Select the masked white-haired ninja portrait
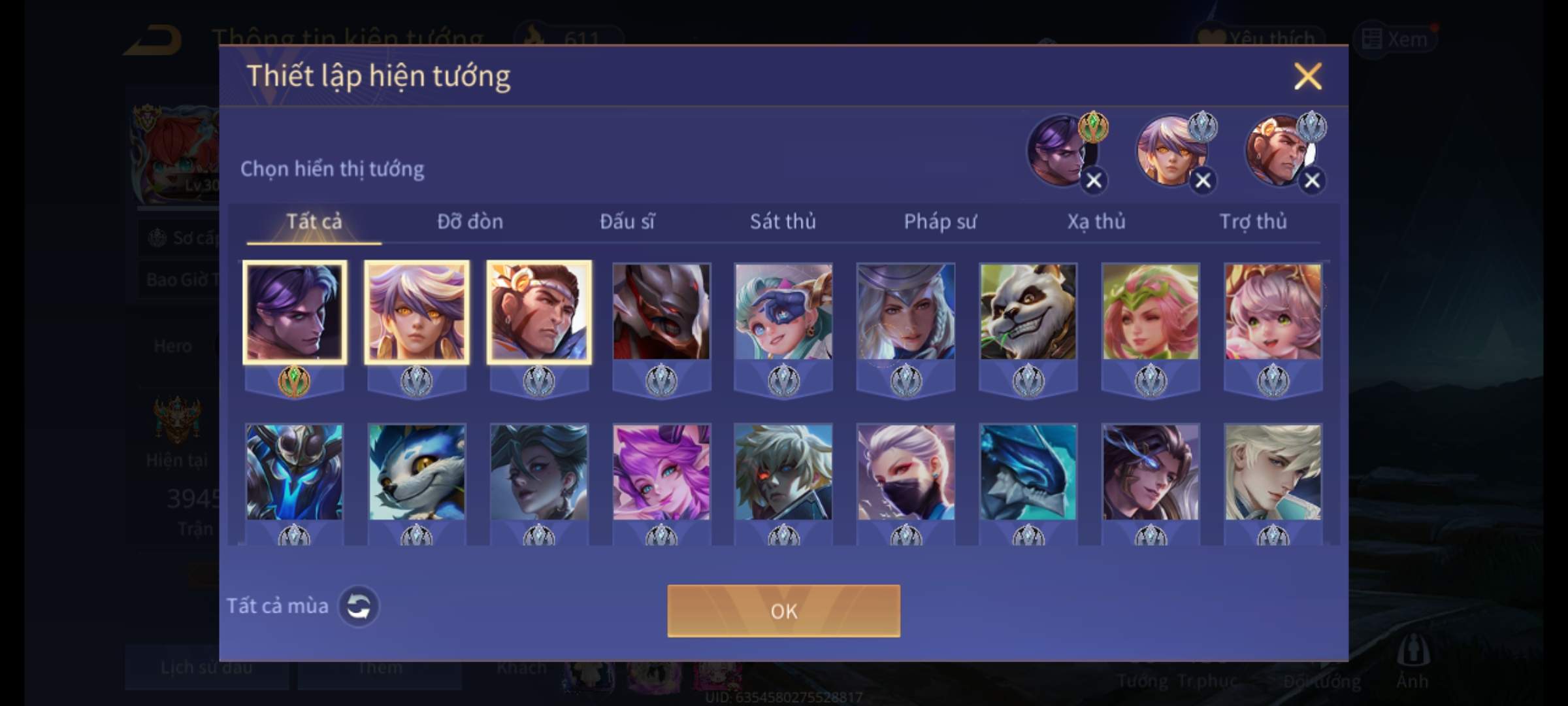Viewport: 1568px width, 706px height. coord(906,472)
